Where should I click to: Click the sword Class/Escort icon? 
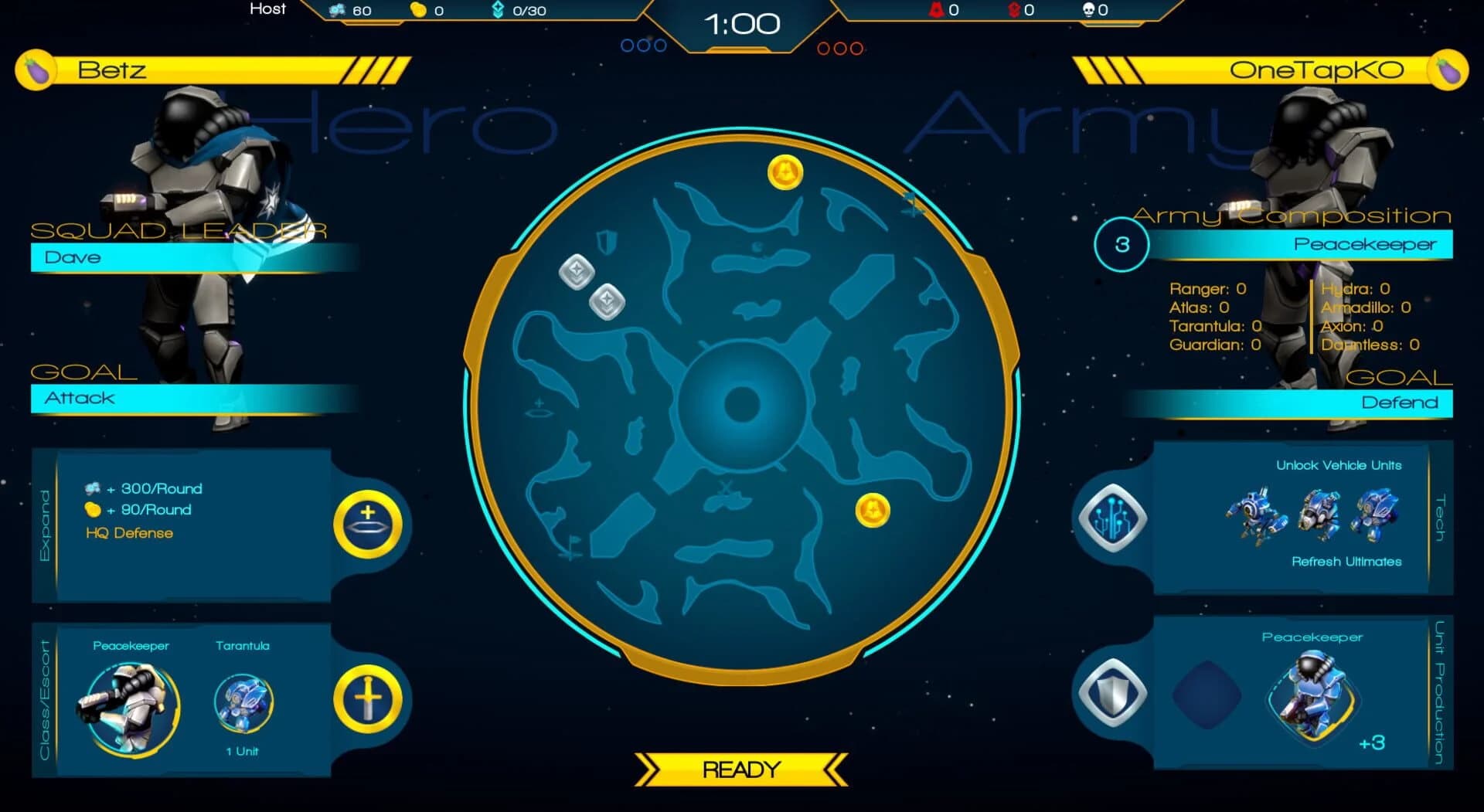[369, 698]
